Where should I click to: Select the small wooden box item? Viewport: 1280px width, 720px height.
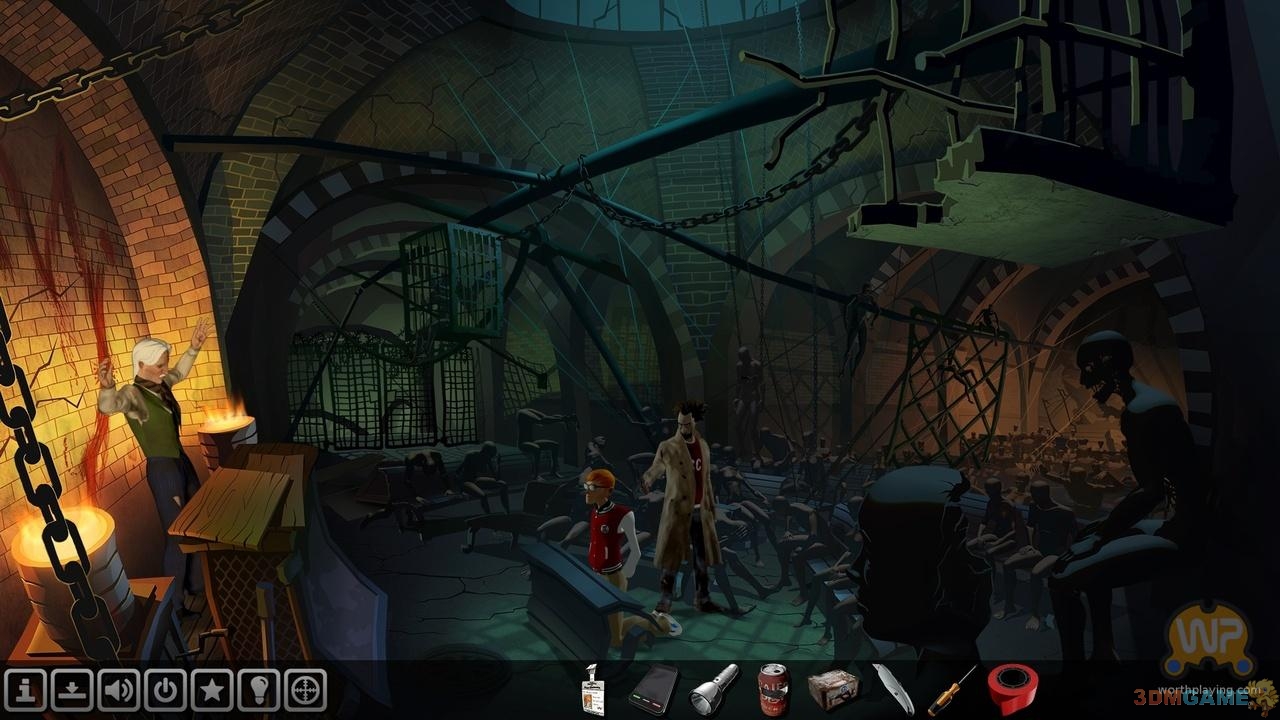832,689
